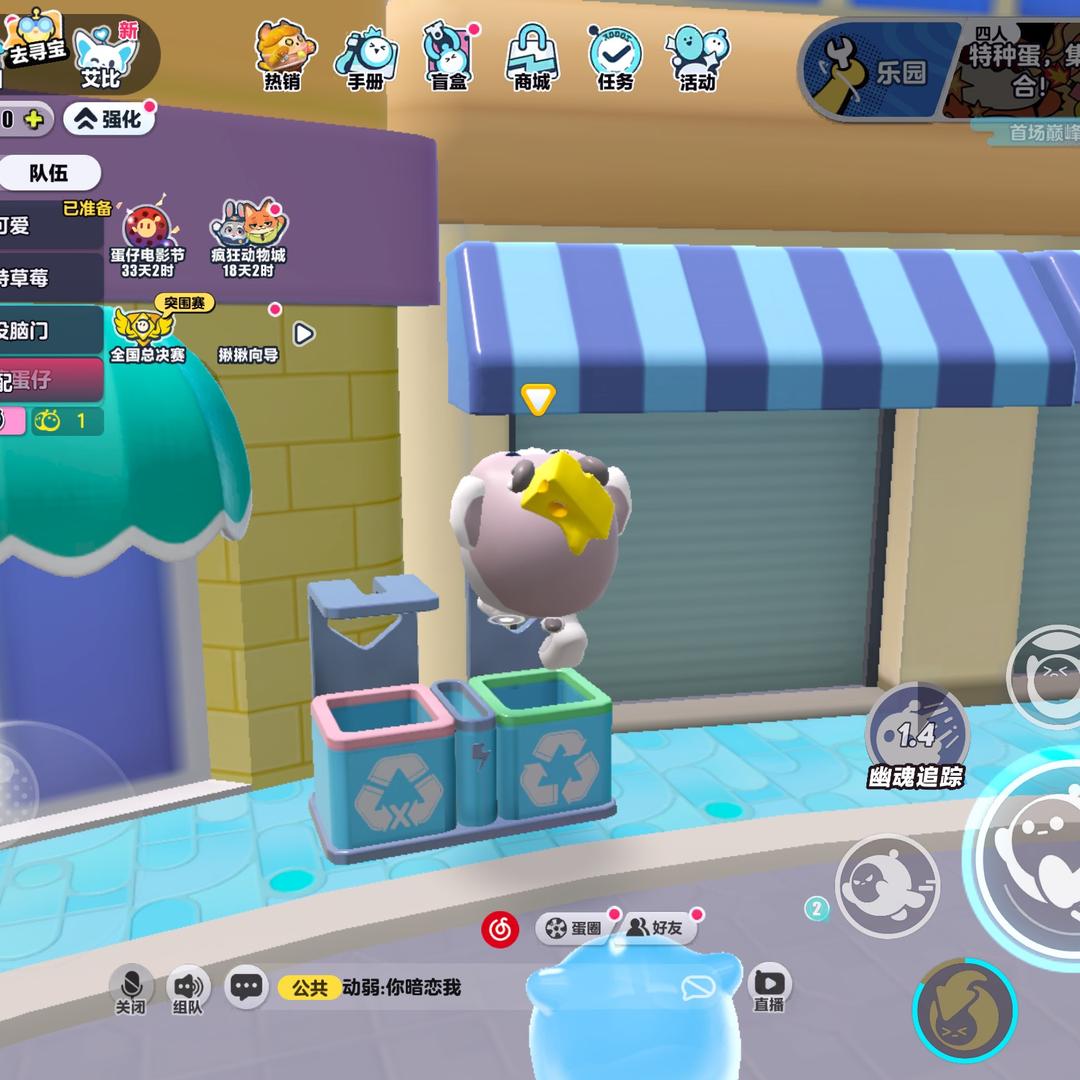Open the 蛋仔电影节 event icon
This screenshot has width=1080, height=1080.
(147, 238)
